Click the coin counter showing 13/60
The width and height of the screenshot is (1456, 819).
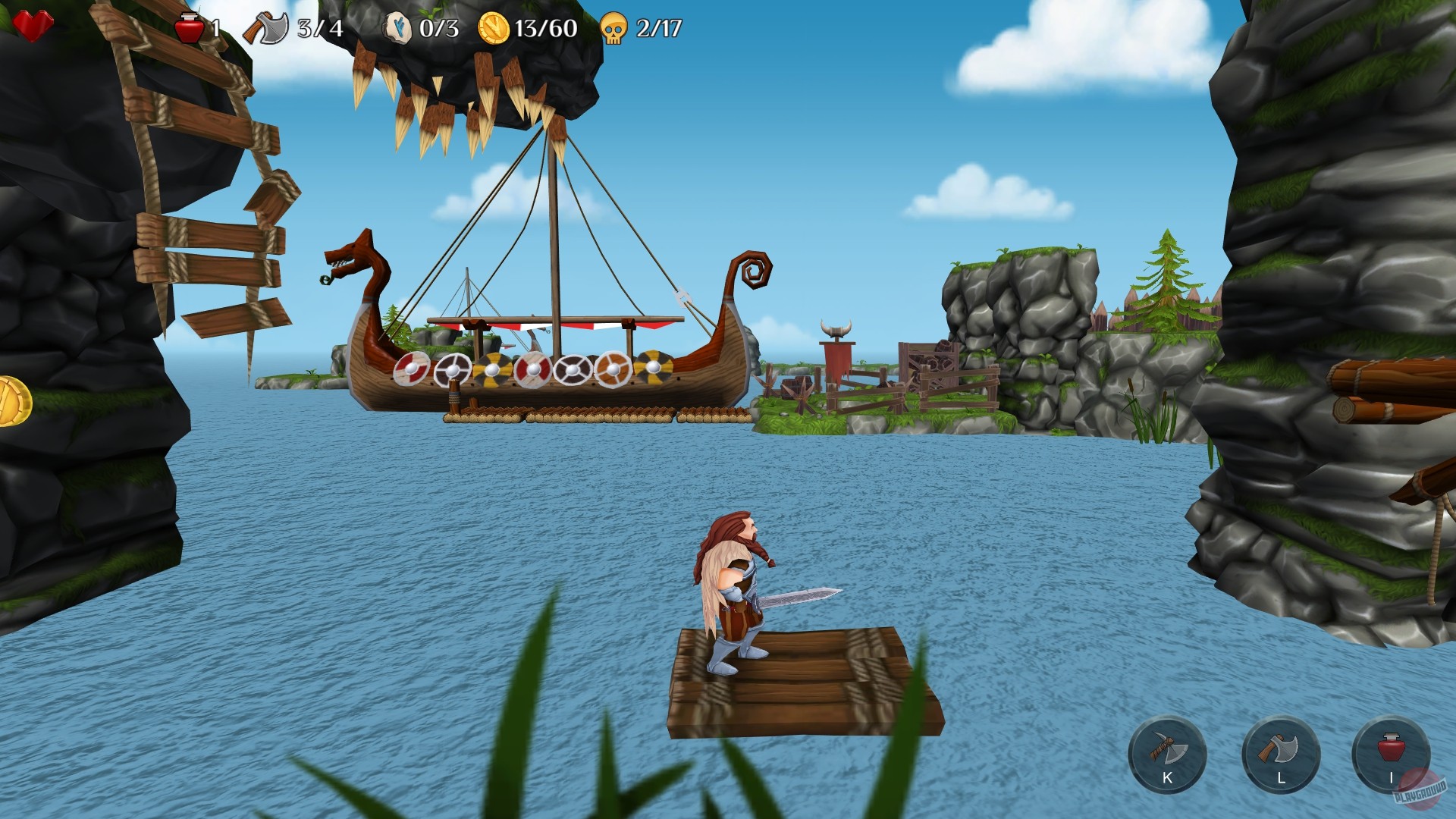(x=495, y=27)
